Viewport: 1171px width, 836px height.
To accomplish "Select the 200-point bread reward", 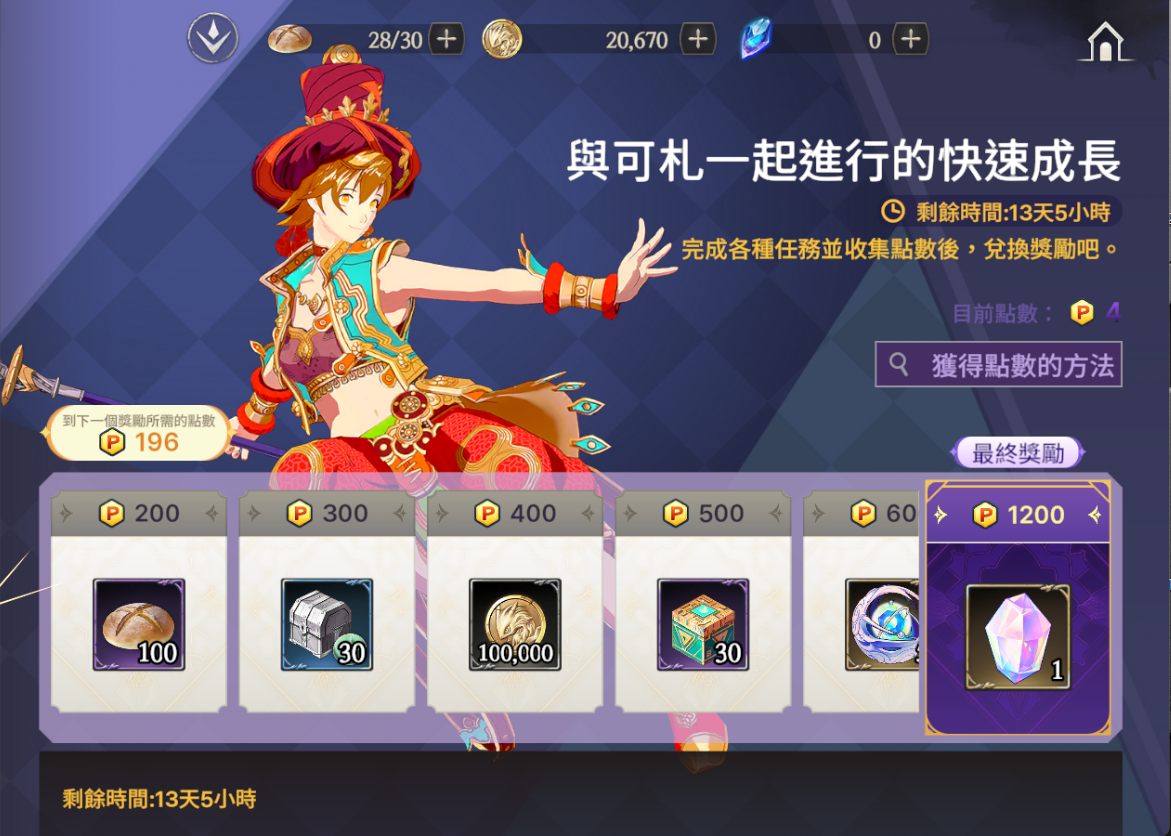I will click(139, 625).
